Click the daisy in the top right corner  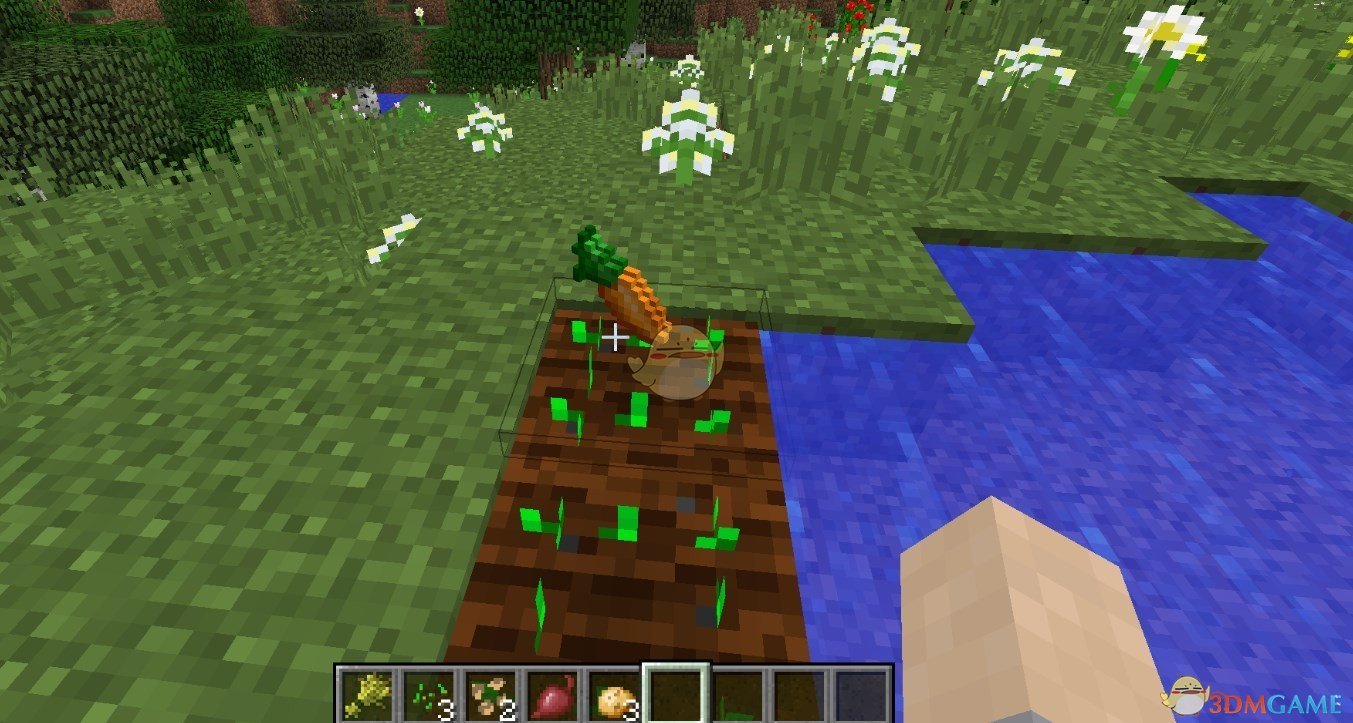pyautogui.click(x=1163, y=30)
